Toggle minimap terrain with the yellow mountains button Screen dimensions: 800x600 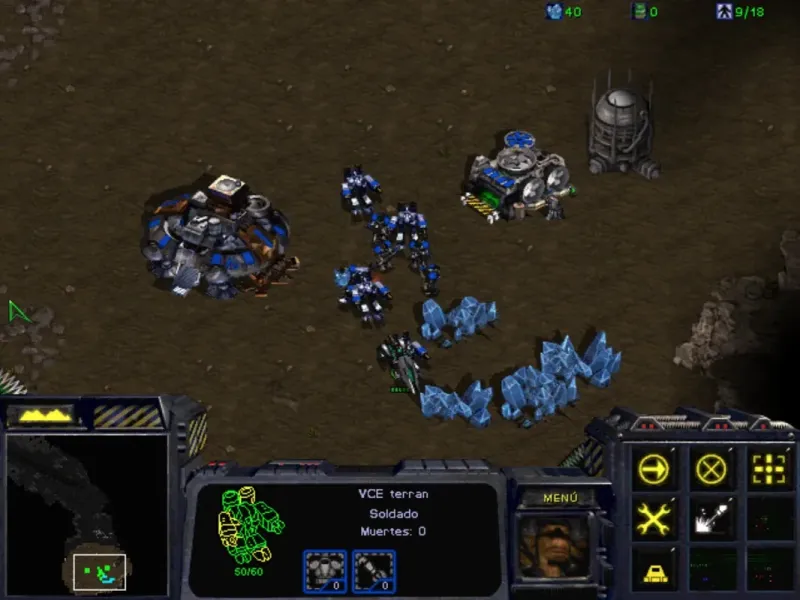[41, 414]
